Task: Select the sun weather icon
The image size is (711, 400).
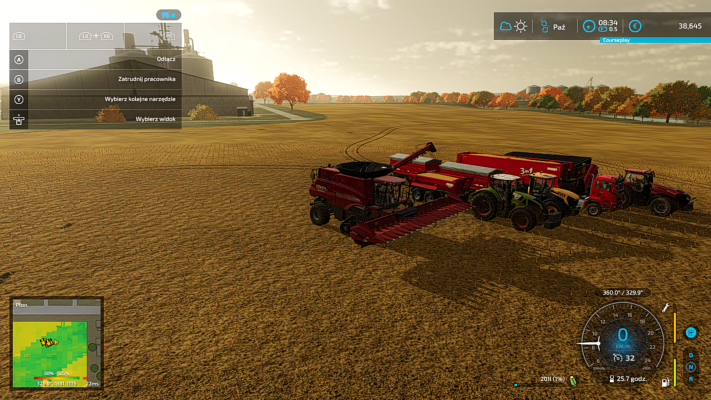Action: click(521, 26)
